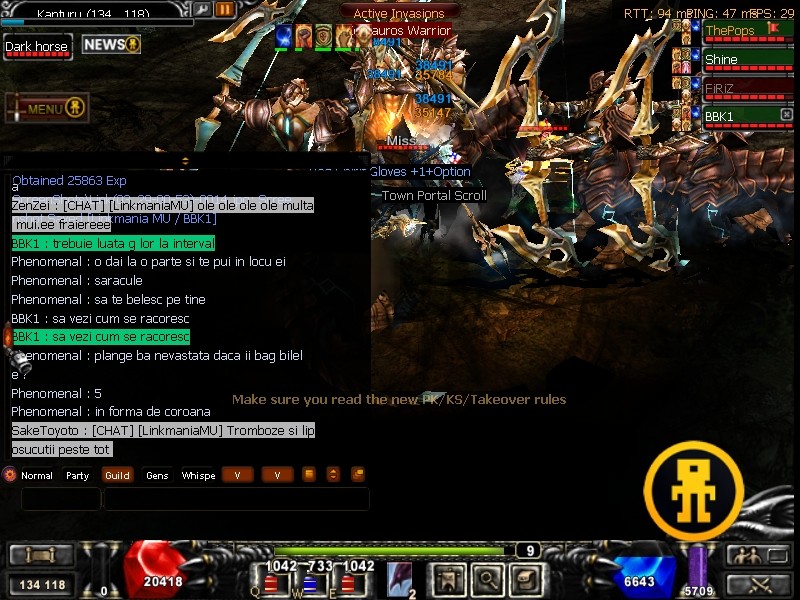Click the chat settings gear icon
Screen dimensions: 800x600
coord(10,475)
